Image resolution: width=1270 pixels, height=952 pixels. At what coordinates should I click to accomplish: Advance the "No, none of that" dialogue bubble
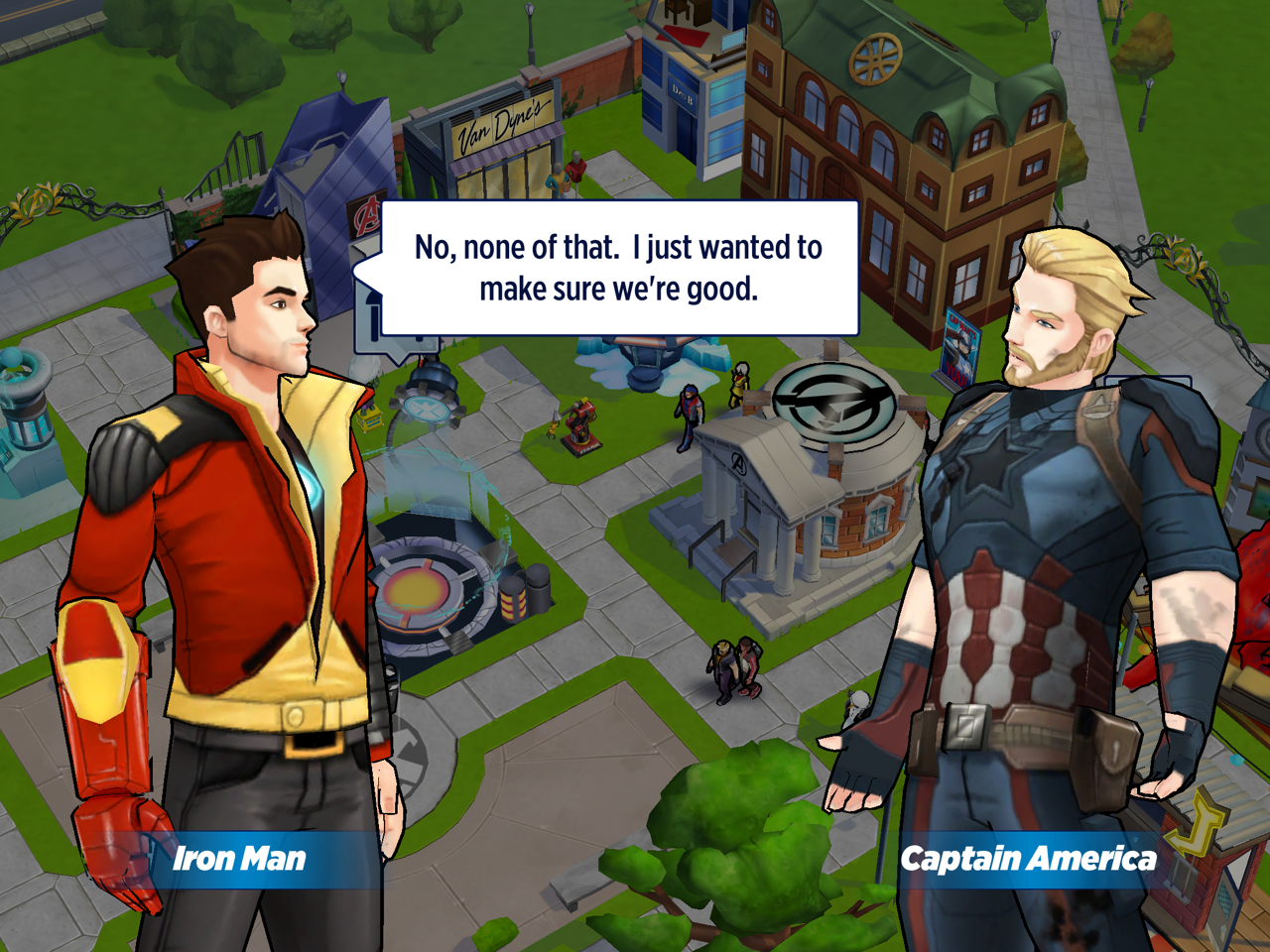[618, 268]
